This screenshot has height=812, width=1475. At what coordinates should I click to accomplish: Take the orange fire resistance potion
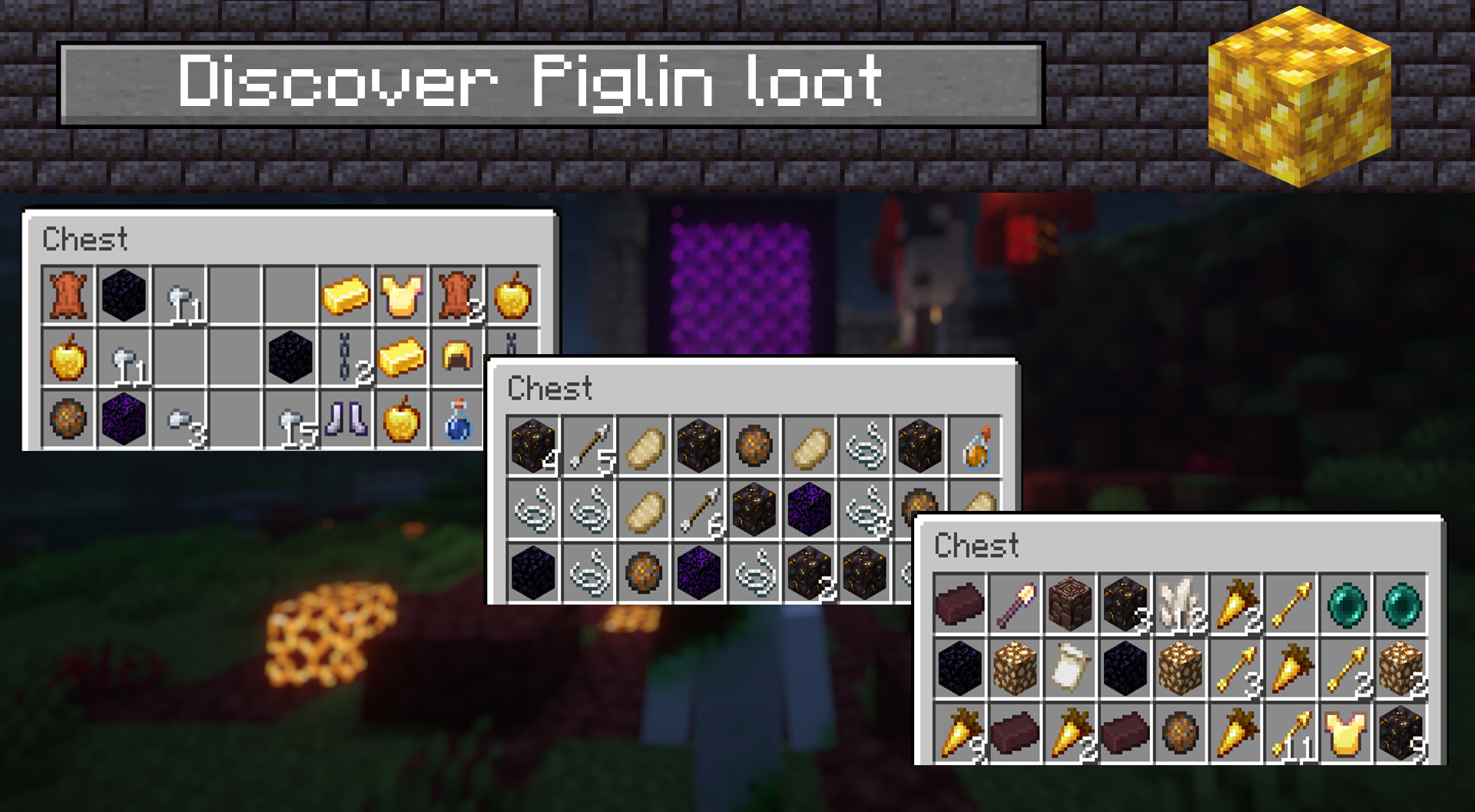tap(976, 446)
